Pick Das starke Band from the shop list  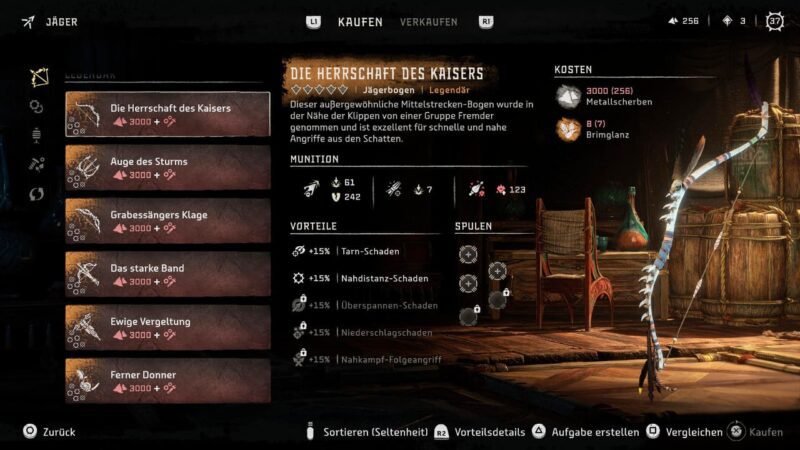167,274
